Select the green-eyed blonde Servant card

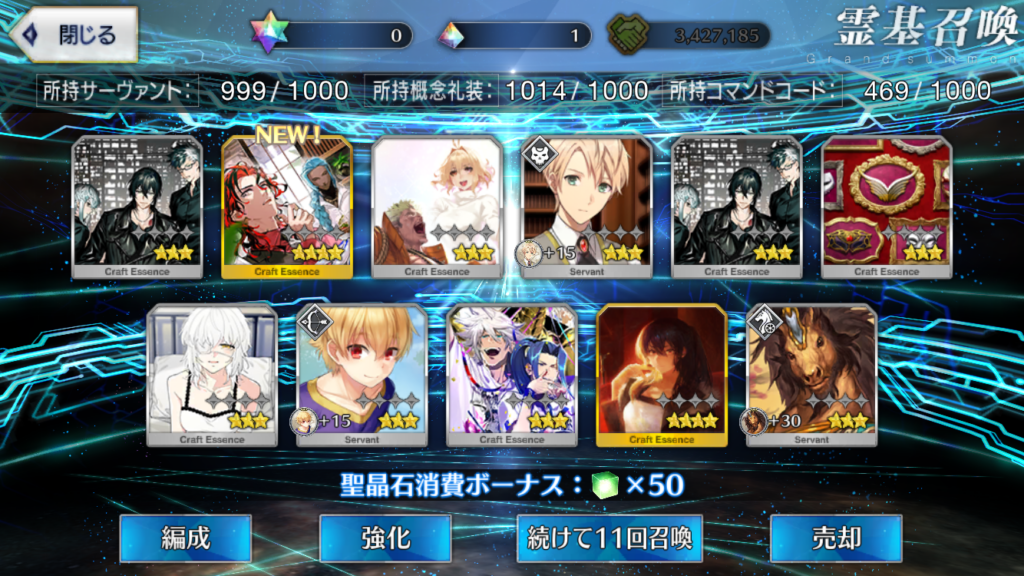(x=587, y=207)
